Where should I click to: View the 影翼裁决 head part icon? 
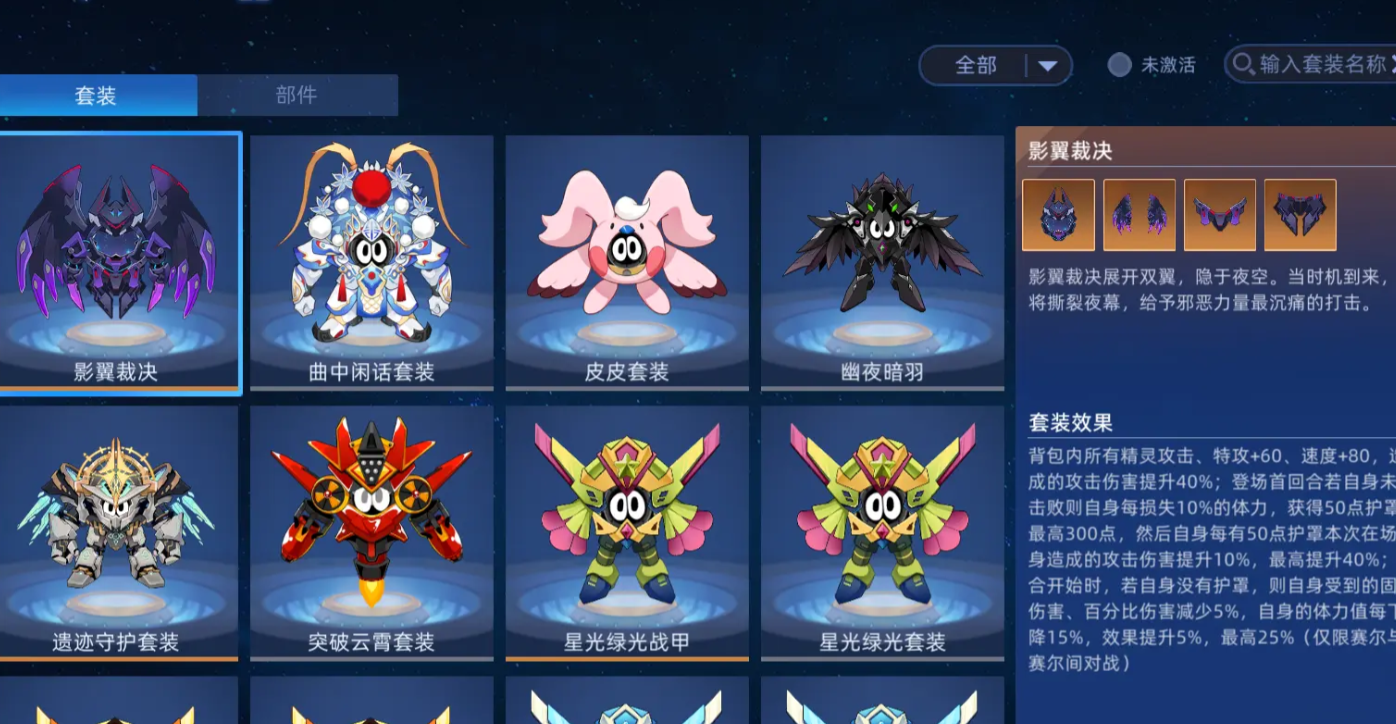1058,215
